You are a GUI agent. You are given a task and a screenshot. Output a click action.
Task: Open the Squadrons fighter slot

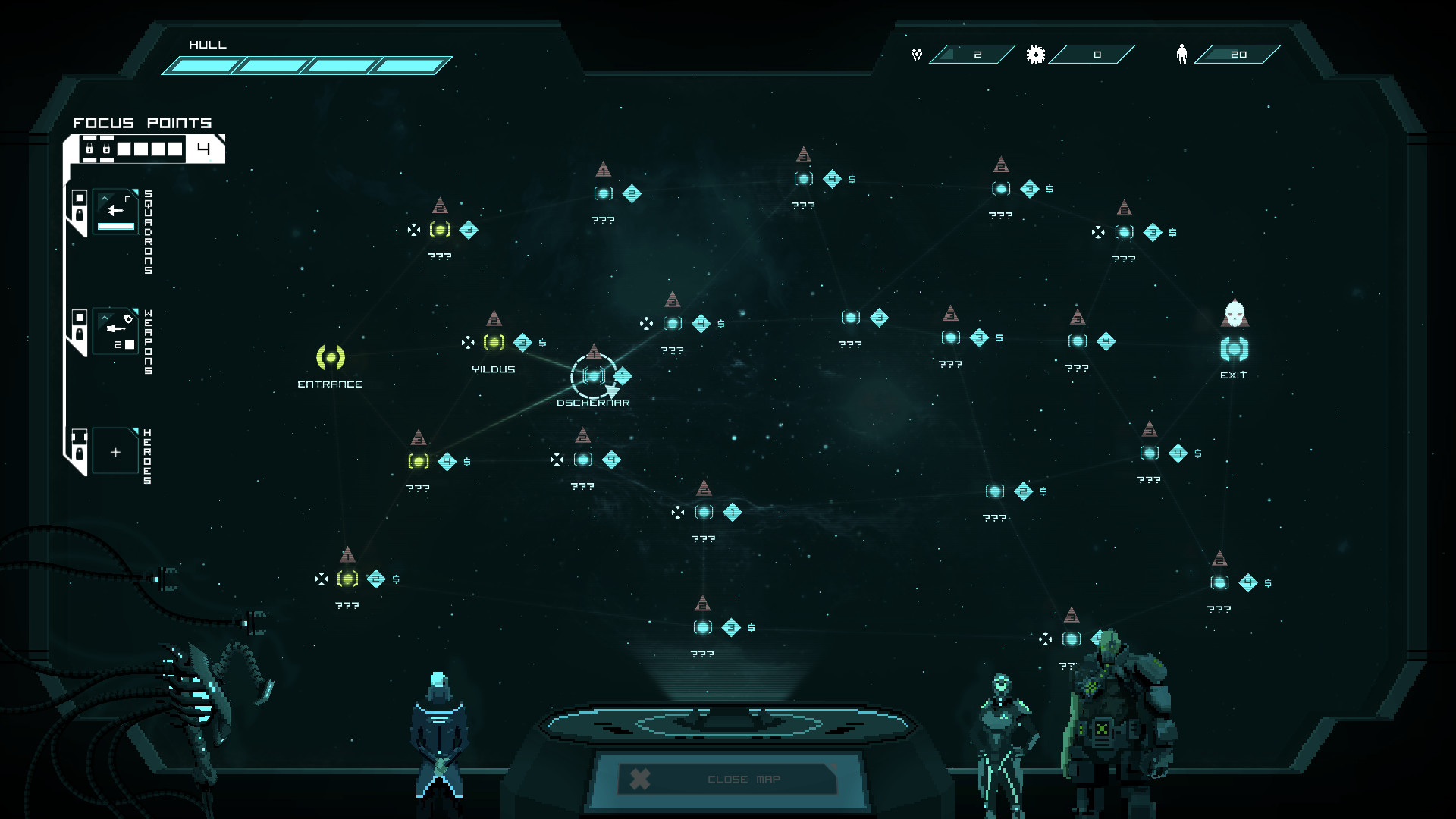click(116, 212)
